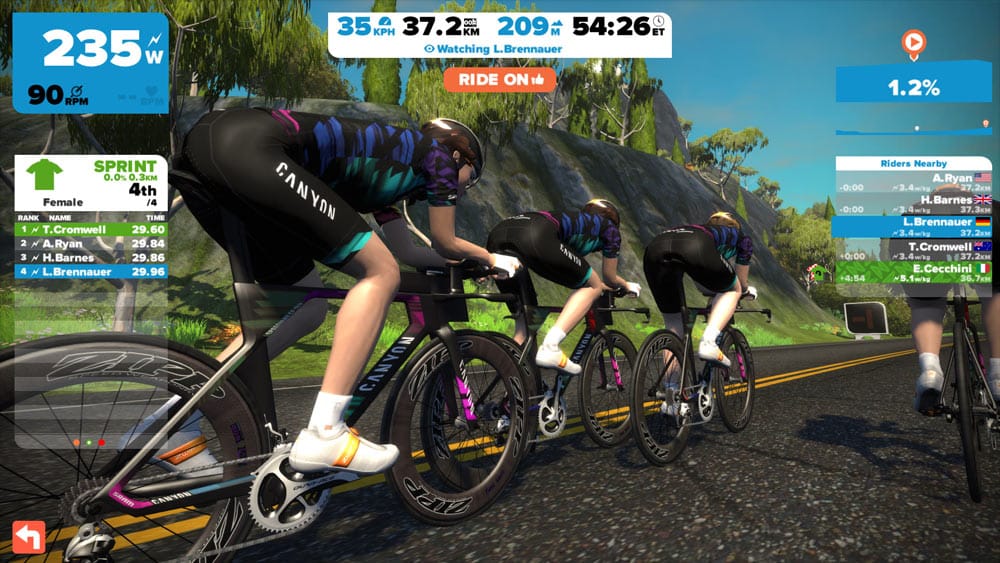Select T.Cromwell in Riders Nearby list

point(913,250)
